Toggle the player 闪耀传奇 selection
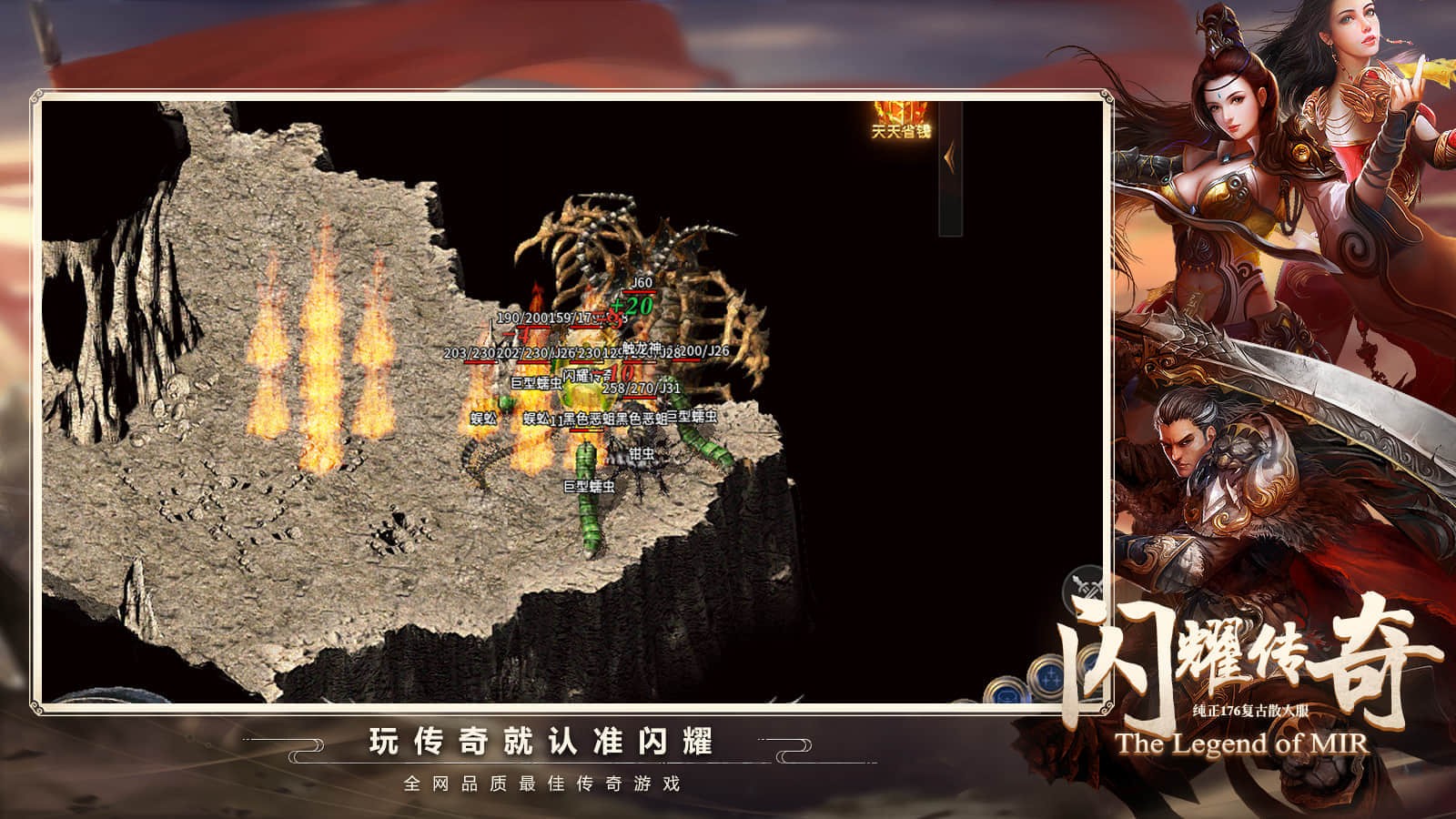1456x819 pixels. (x=586, y=376)
